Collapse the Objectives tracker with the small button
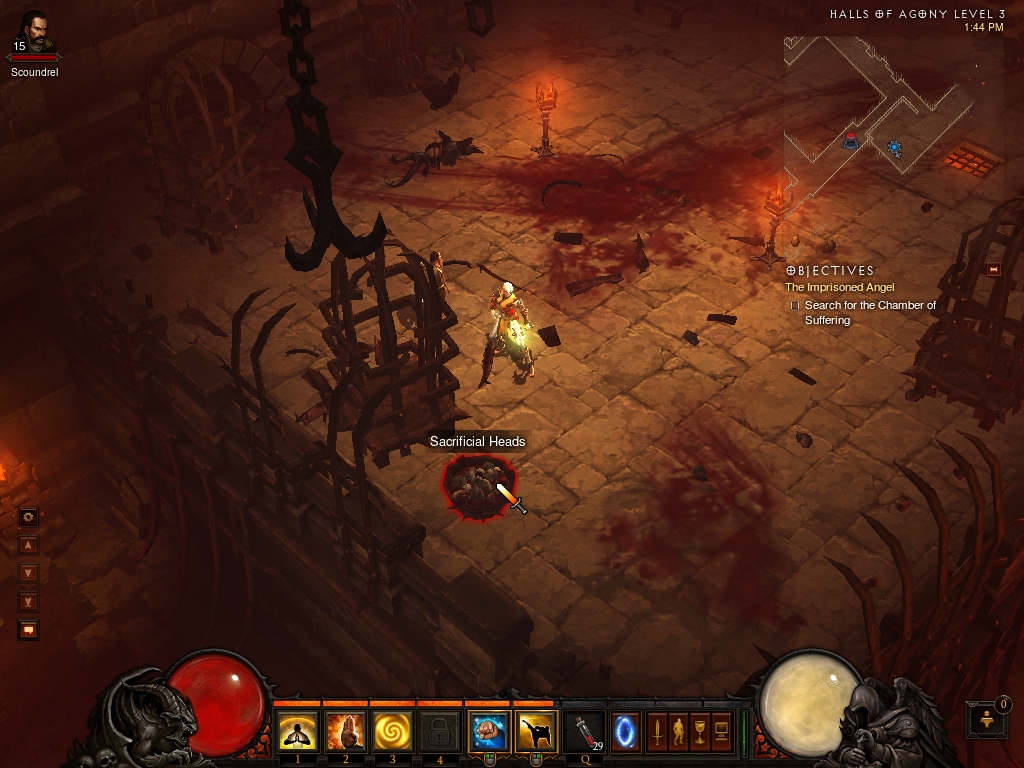Image resolution: width=1024 pixels, height=768 pixels. point(993,269)
